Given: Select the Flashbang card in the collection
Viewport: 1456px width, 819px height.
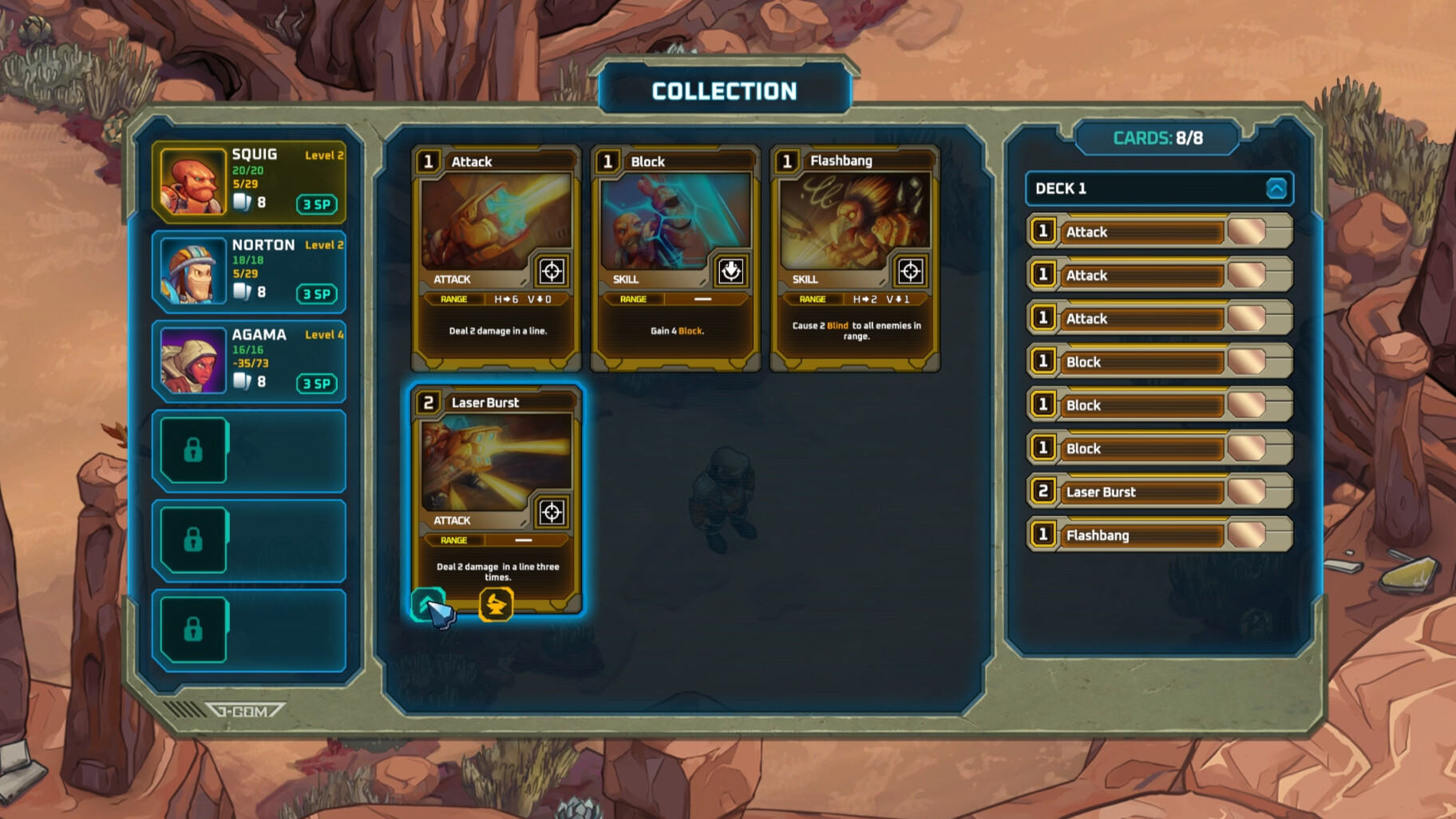Looking at the screenshot, I should [855, 257].
